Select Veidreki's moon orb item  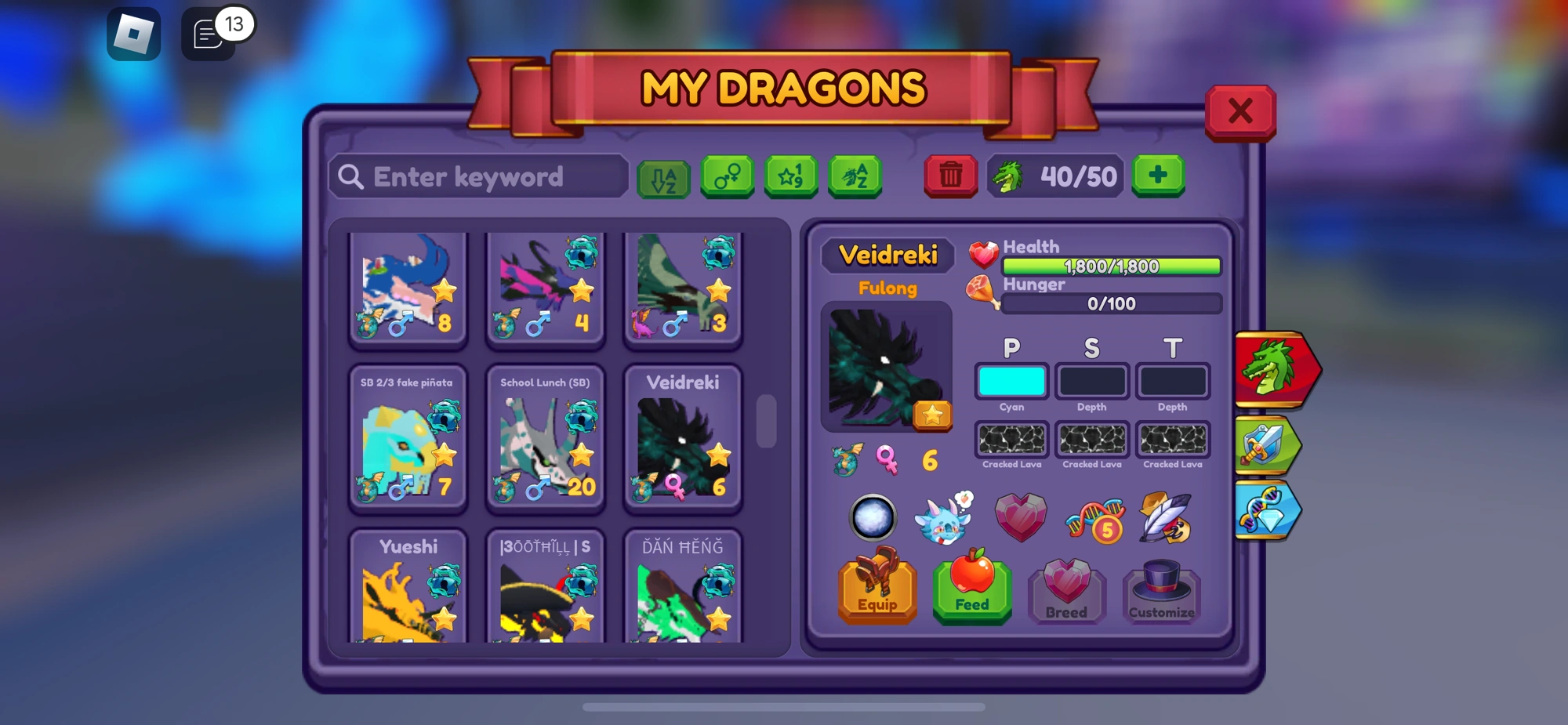873,518
